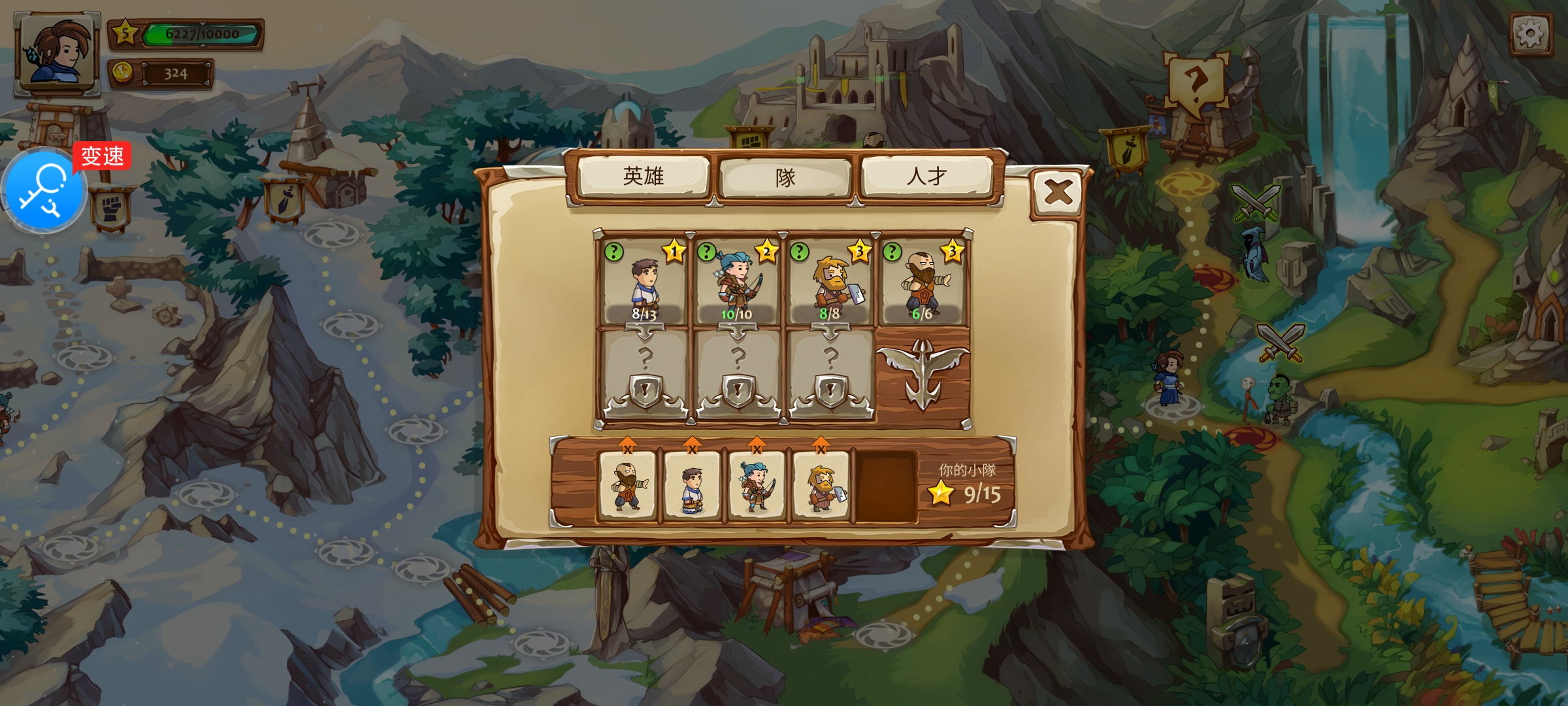
Task: Show info for the archer via question mark
Action: [706, 252]
